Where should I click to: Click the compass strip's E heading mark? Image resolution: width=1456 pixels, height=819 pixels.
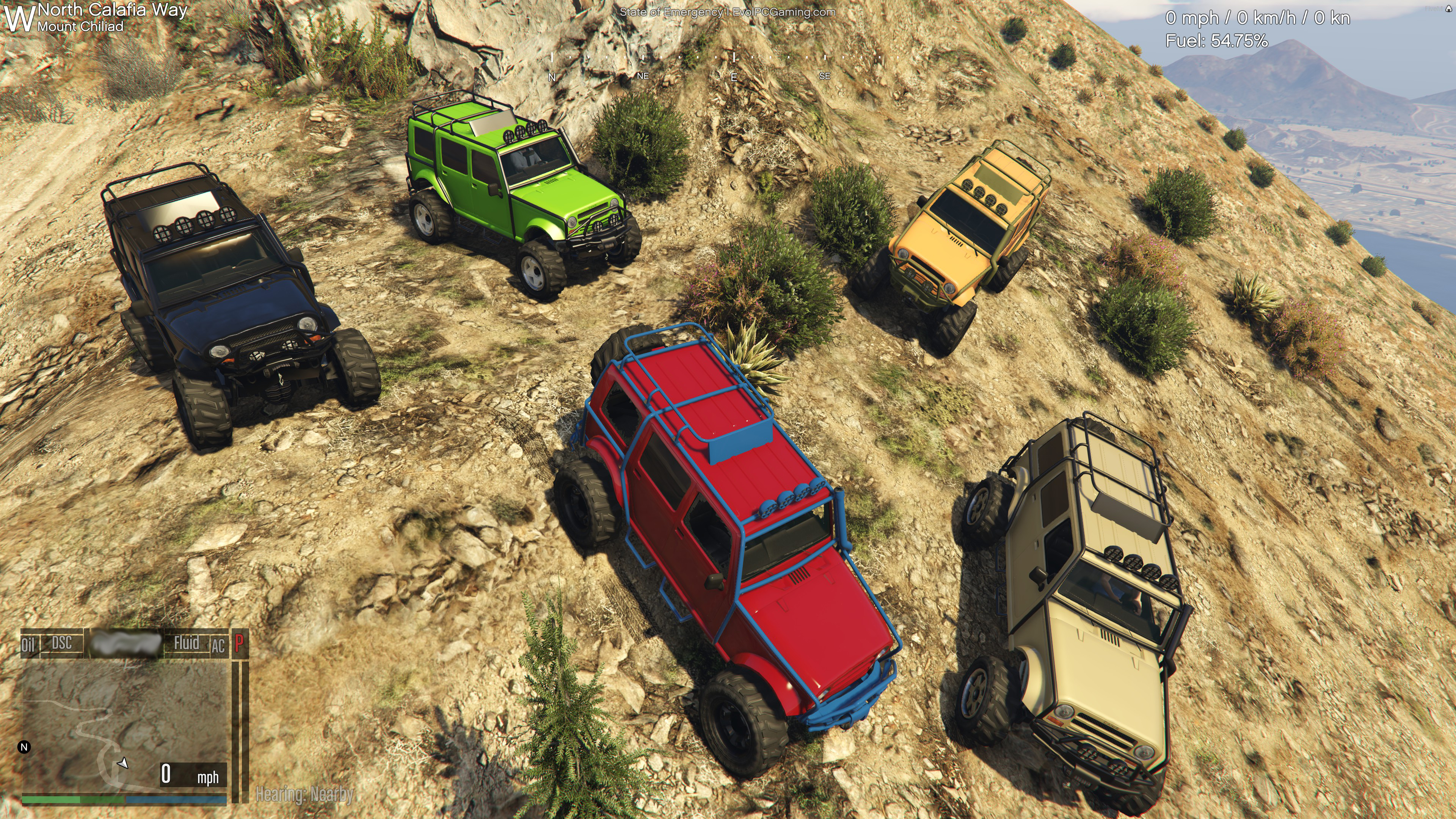coord(734,77)
